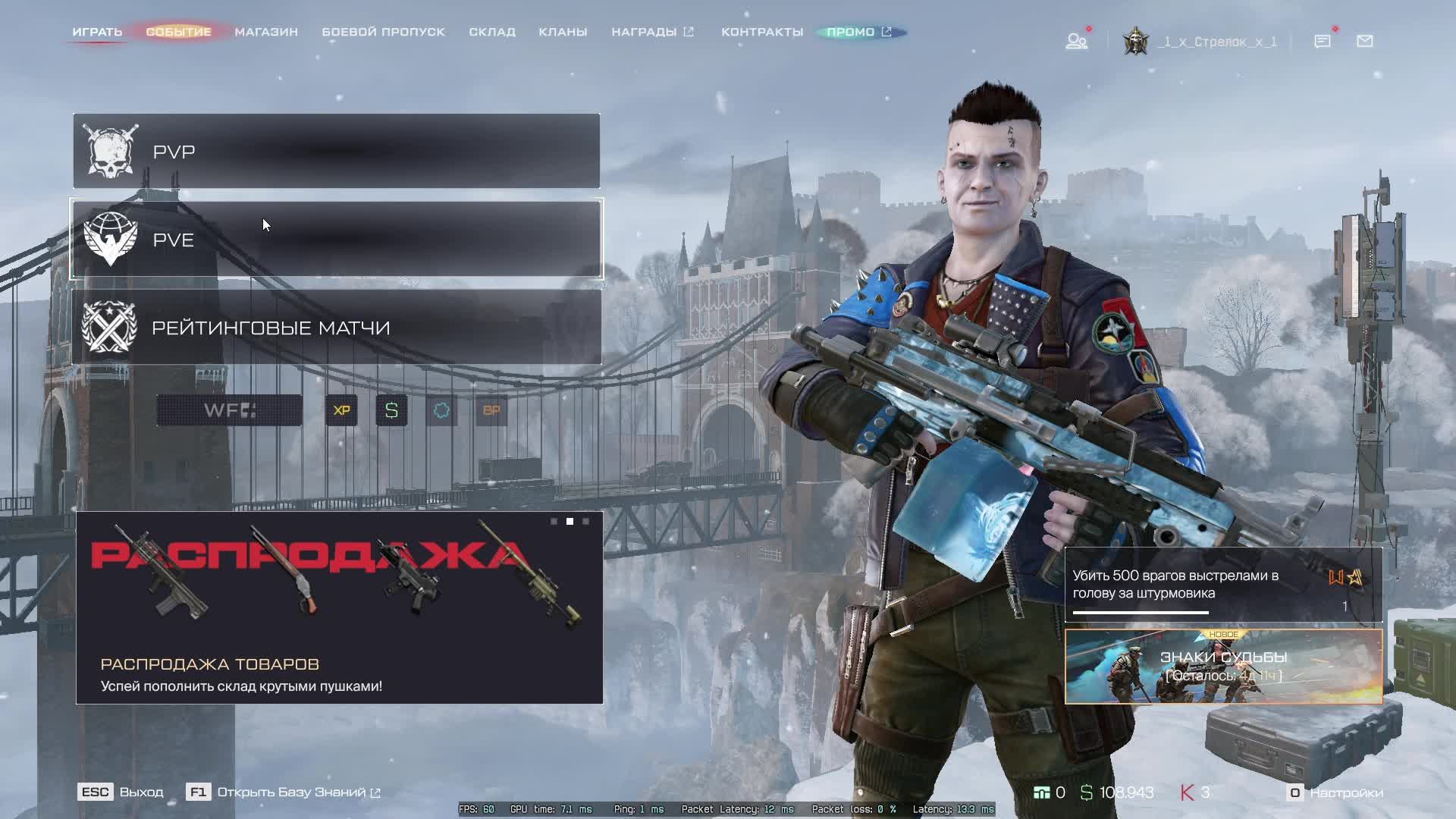Open the Награды external link

tap(652, 32)
